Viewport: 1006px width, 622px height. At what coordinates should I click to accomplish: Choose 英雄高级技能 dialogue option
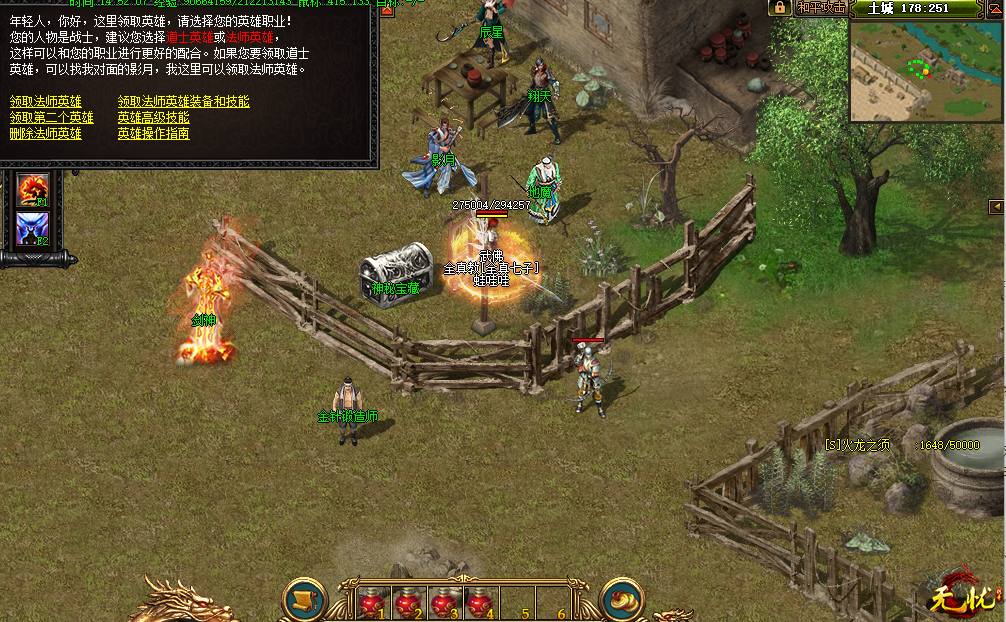[x=154, y=118]
